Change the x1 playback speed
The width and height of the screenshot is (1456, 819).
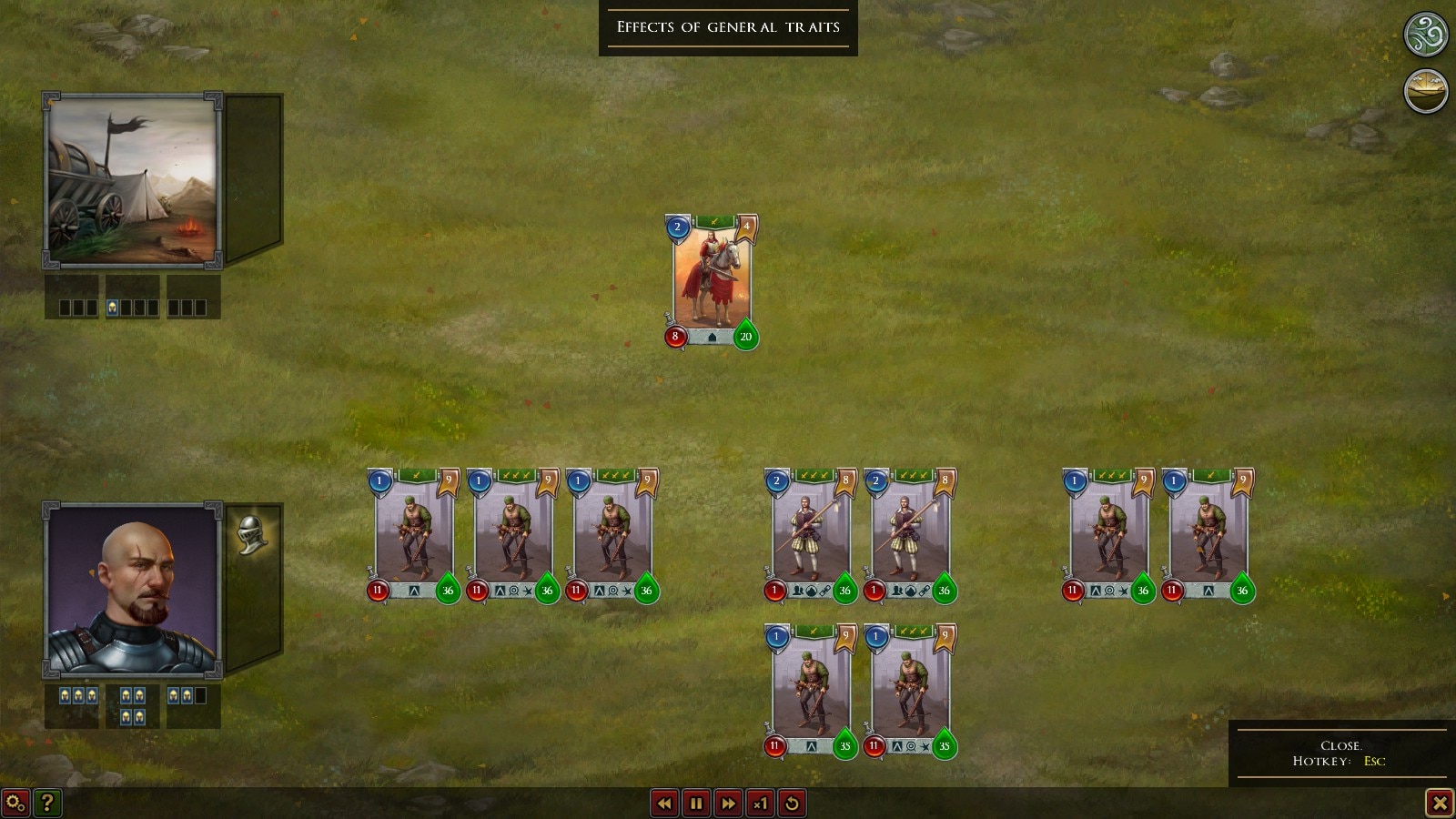point(760,803)
